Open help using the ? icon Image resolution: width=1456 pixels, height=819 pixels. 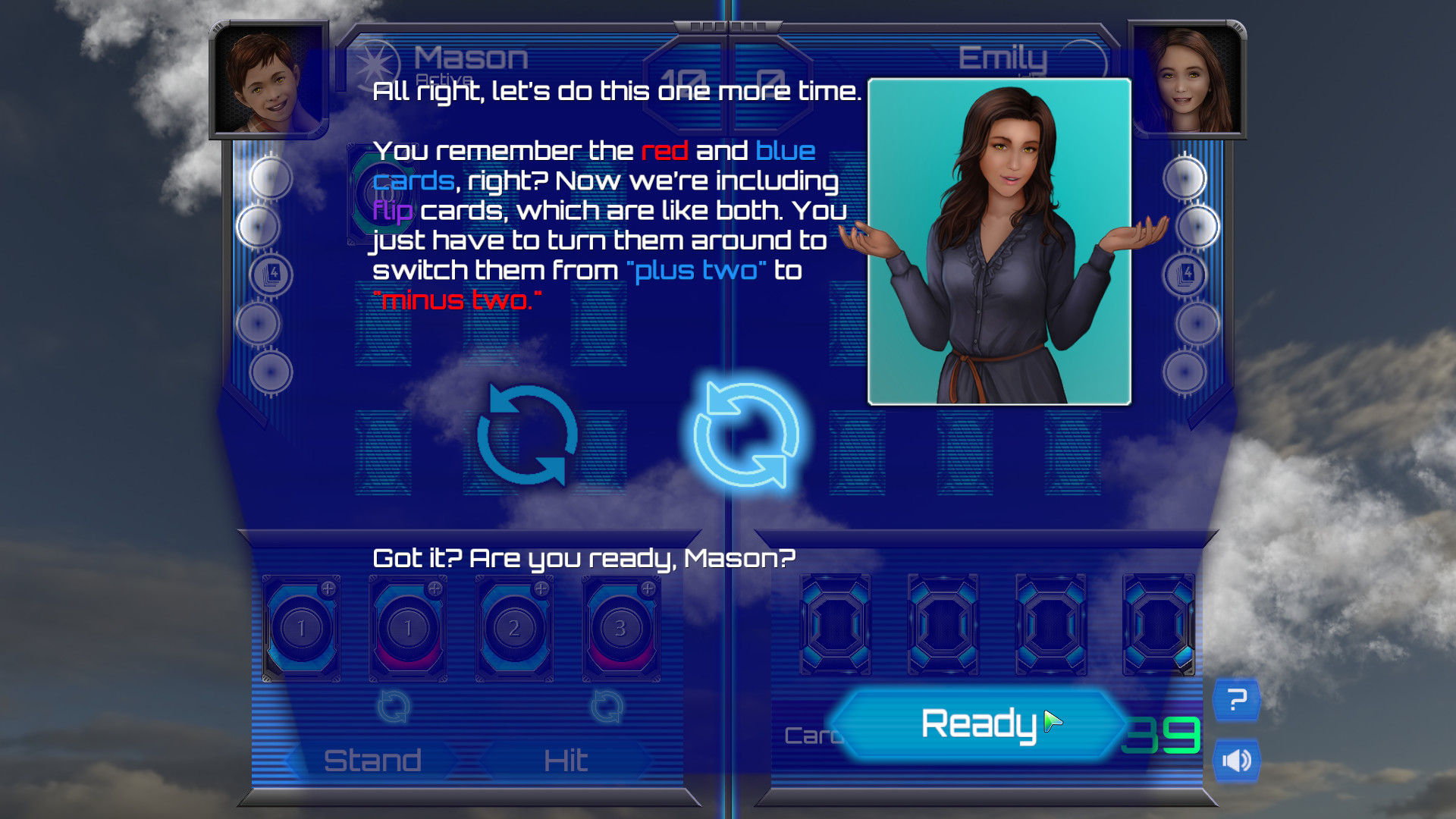1238,699
